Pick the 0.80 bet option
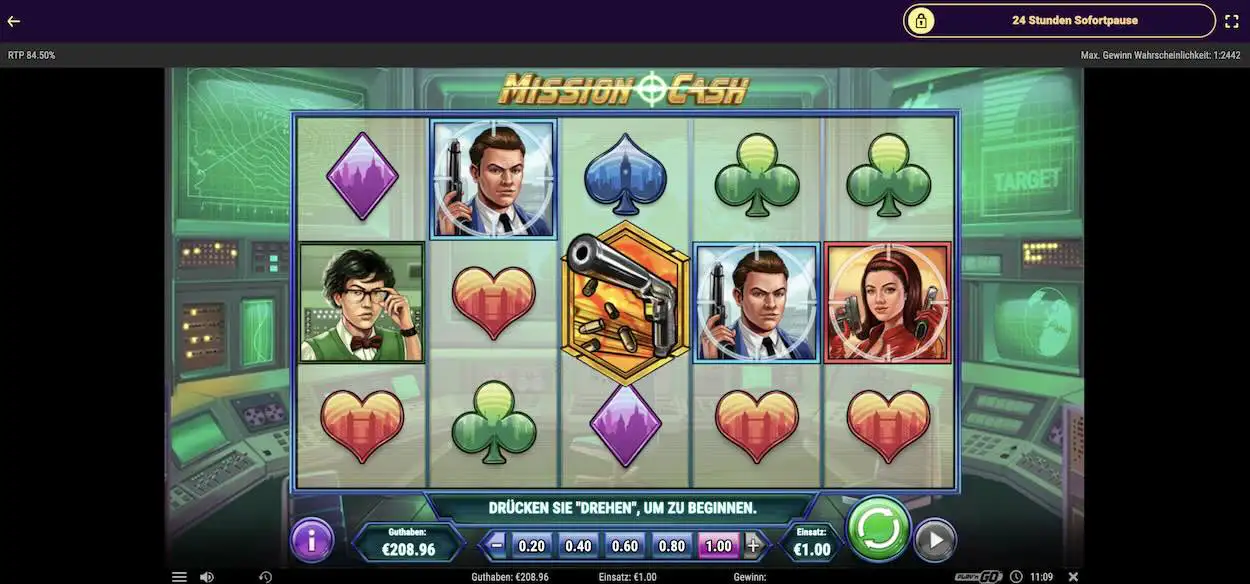The height and width of the screenshot is (584, 1250). pyautogui.click(x=672, y=546)
